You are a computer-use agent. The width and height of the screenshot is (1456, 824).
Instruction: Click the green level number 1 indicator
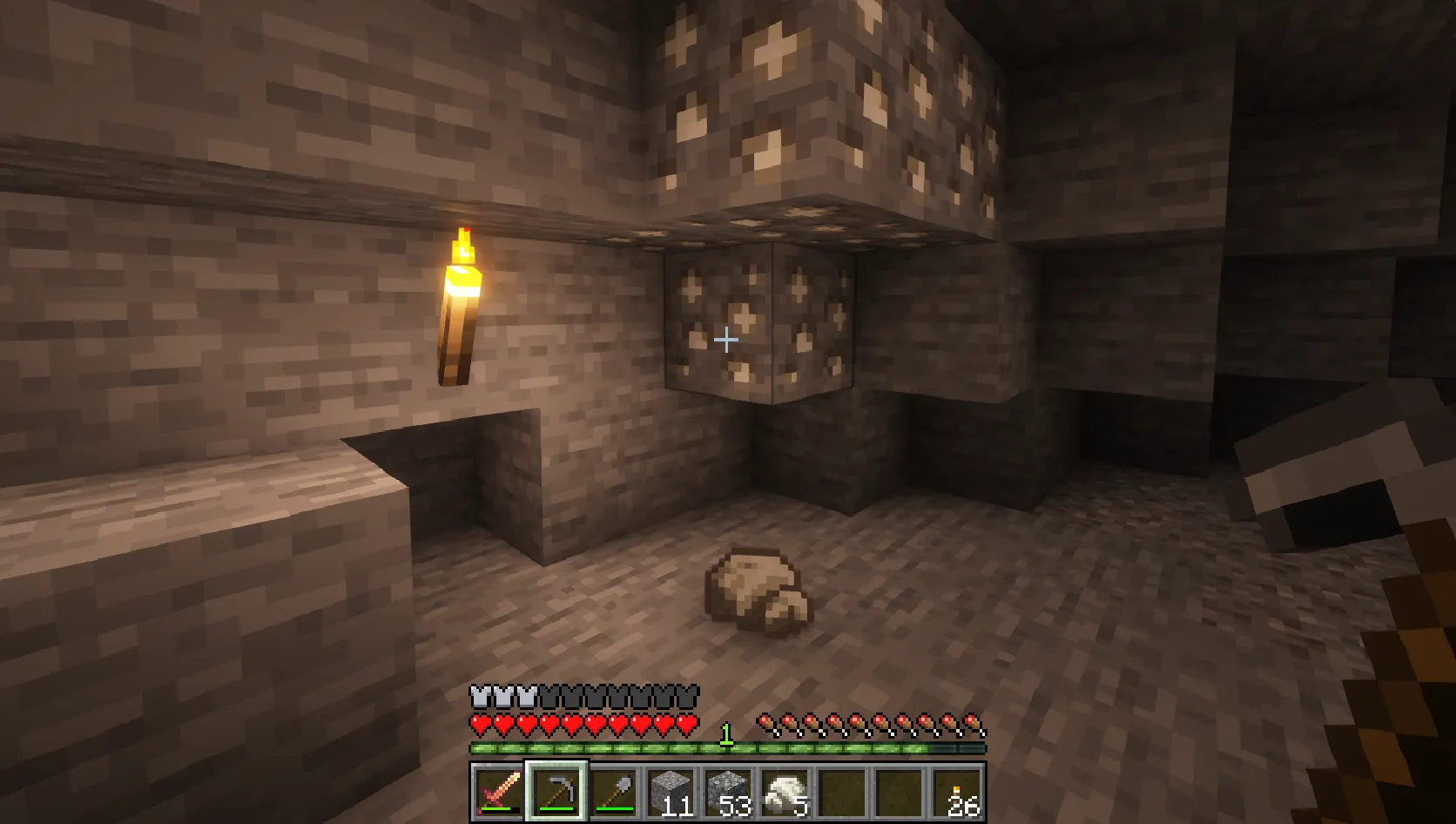click(x=725, y=734)
